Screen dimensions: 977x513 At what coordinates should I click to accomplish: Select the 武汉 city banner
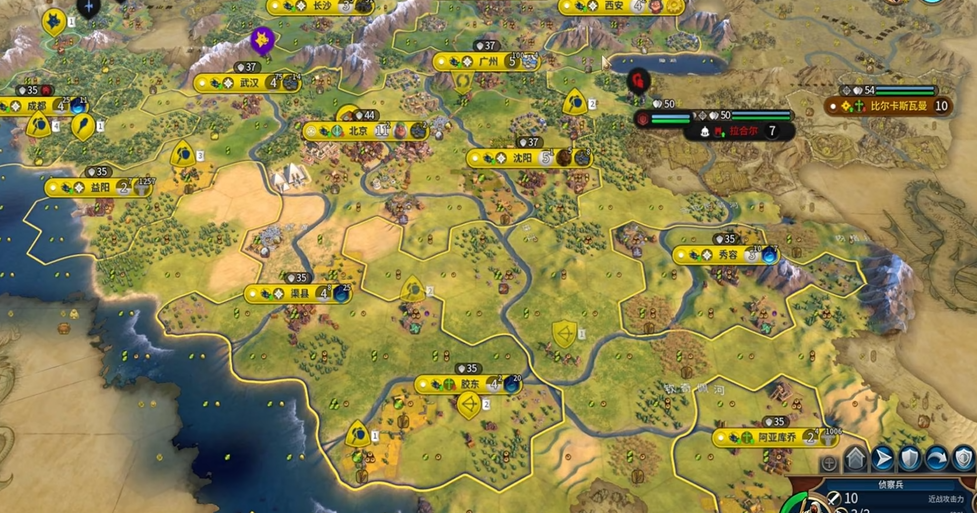(248, 82)
